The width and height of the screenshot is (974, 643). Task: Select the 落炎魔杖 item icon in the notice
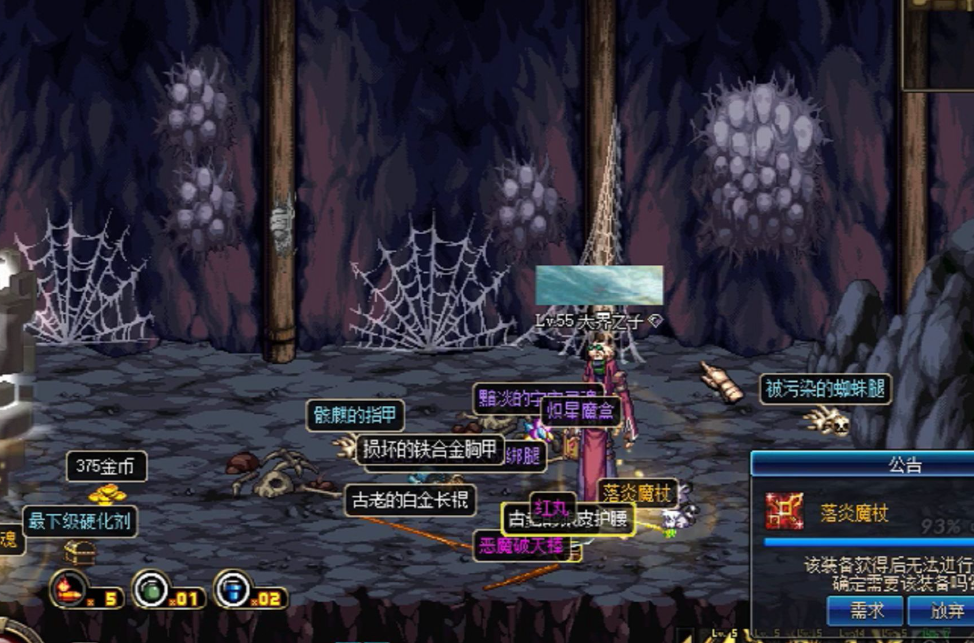[785, 511]
